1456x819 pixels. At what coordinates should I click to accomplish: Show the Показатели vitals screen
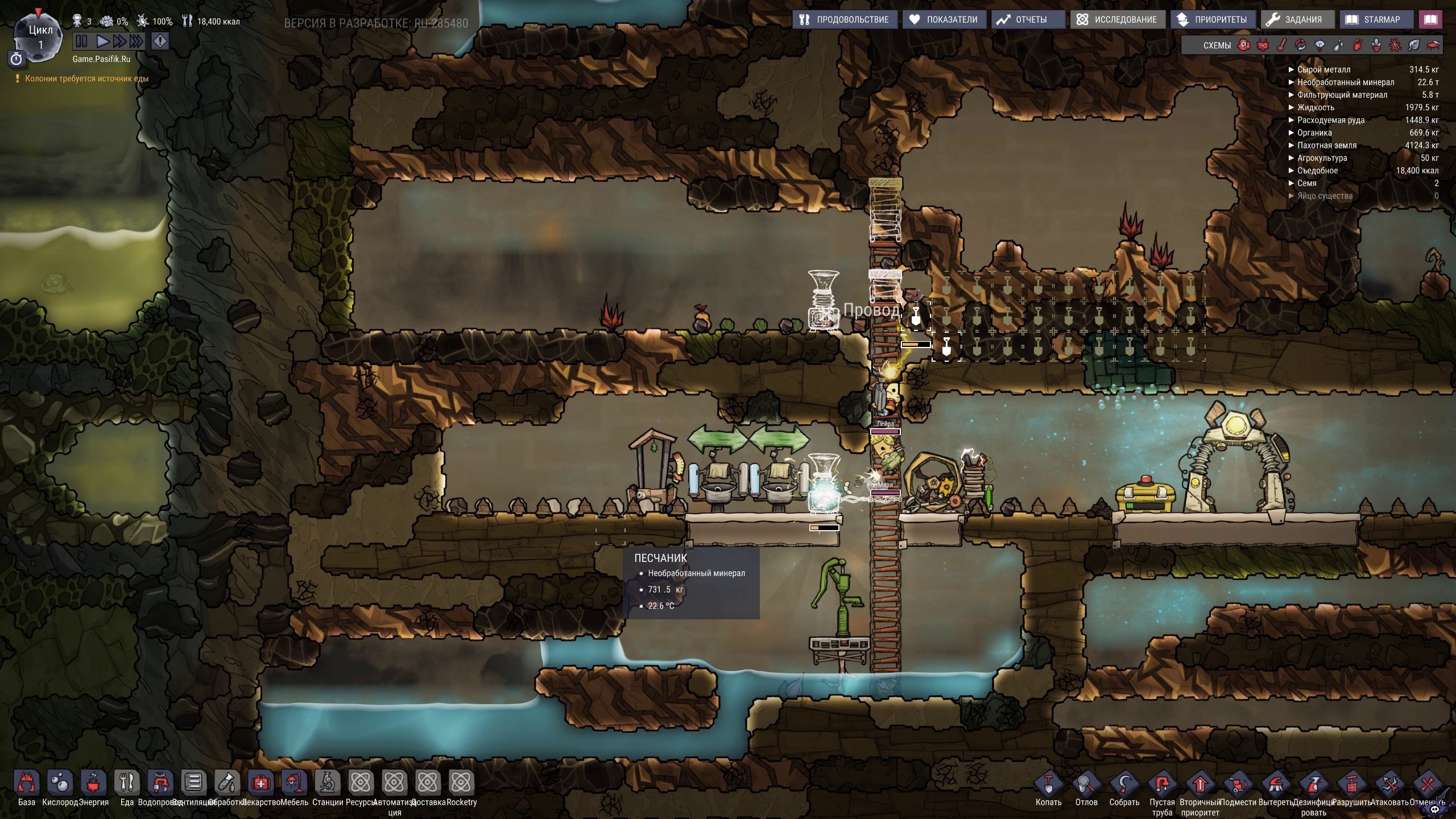click(x=944, y=19)
